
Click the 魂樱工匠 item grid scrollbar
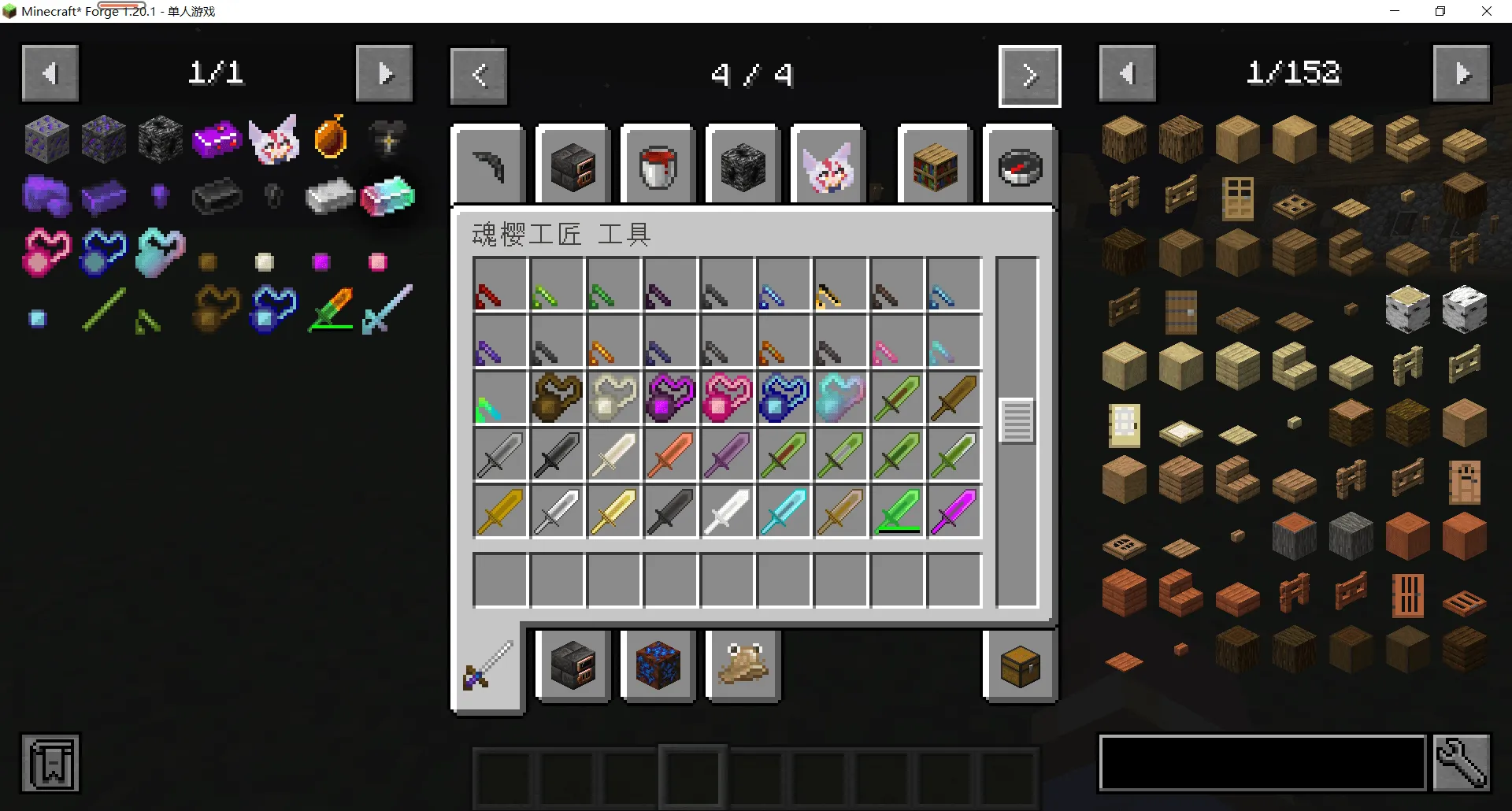pyautogui.click(x=1017, y=421)
